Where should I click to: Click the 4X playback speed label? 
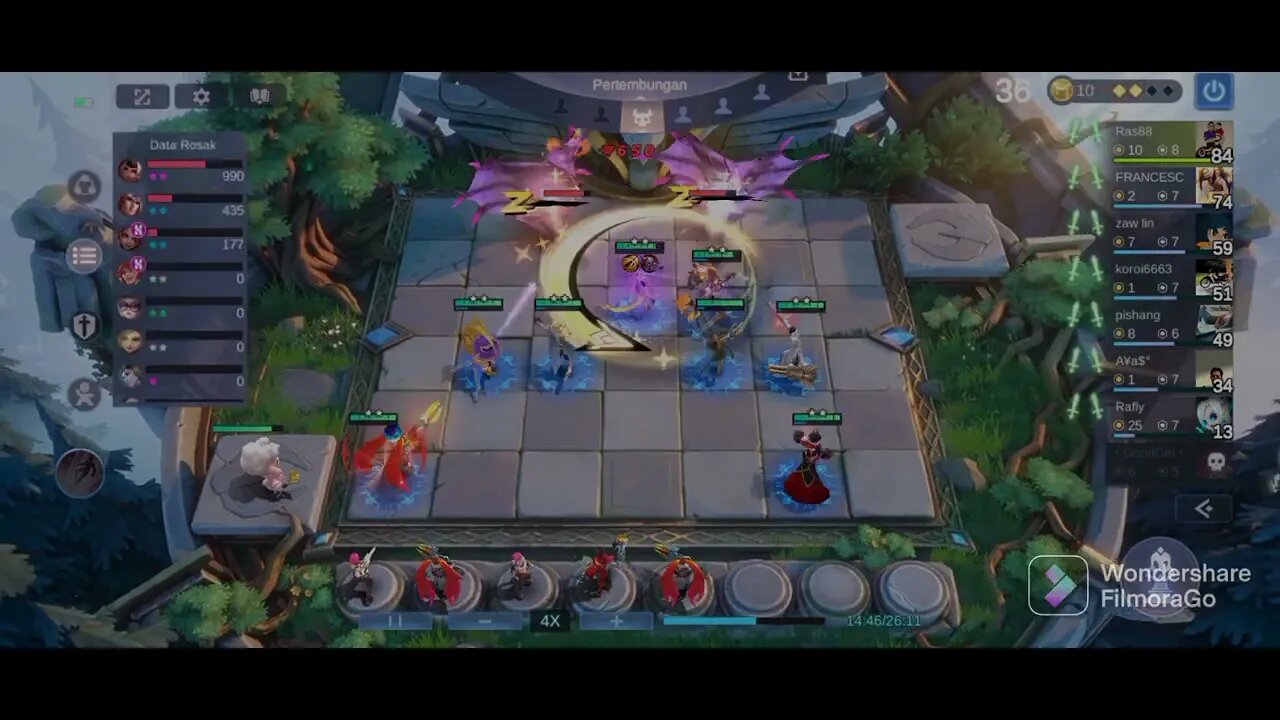click(x=549, y=619)
